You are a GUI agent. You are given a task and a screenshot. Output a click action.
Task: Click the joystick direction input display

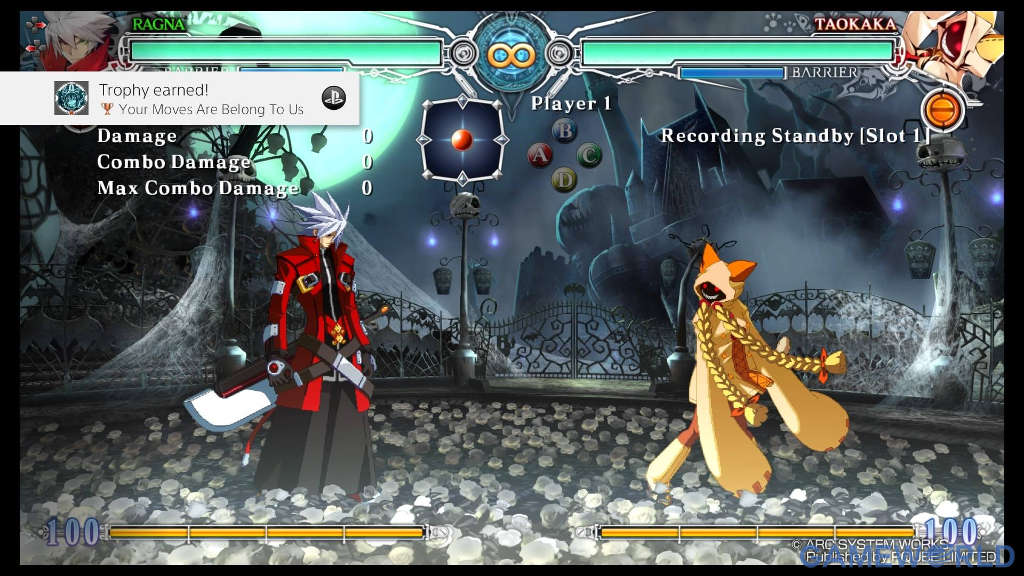[461, 141]
